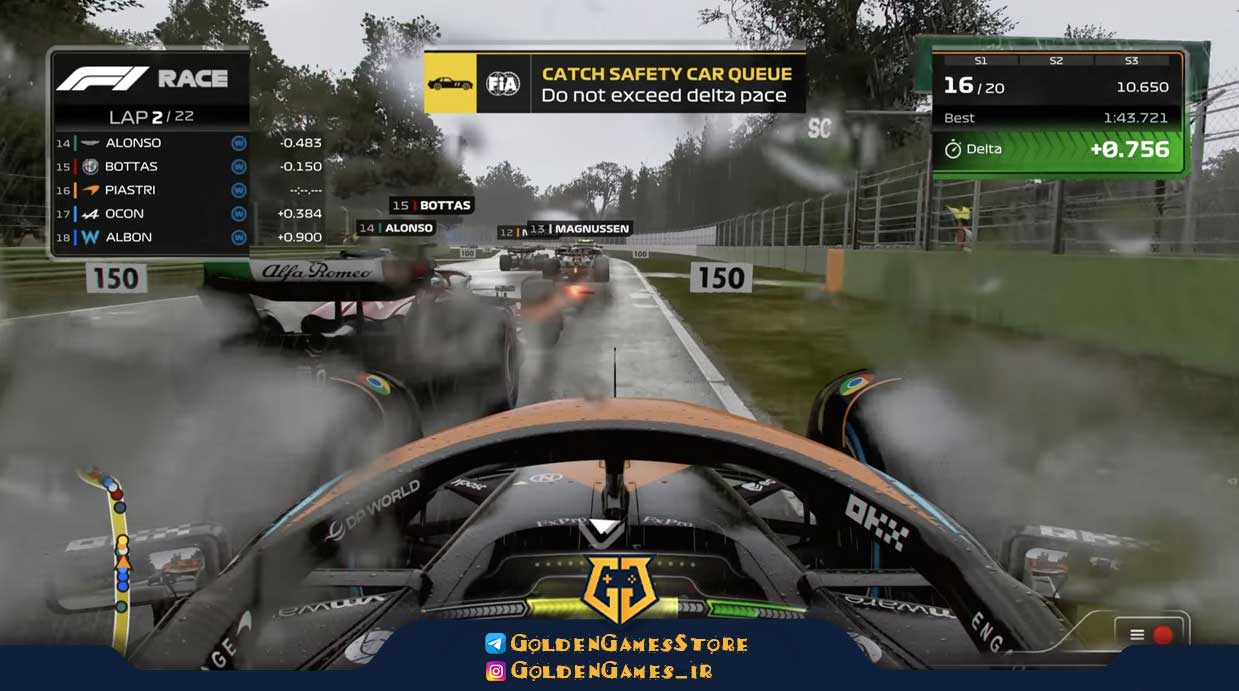Click the Bottas name tag above the car
This screenshot has height=691, width=1239.
431,206
